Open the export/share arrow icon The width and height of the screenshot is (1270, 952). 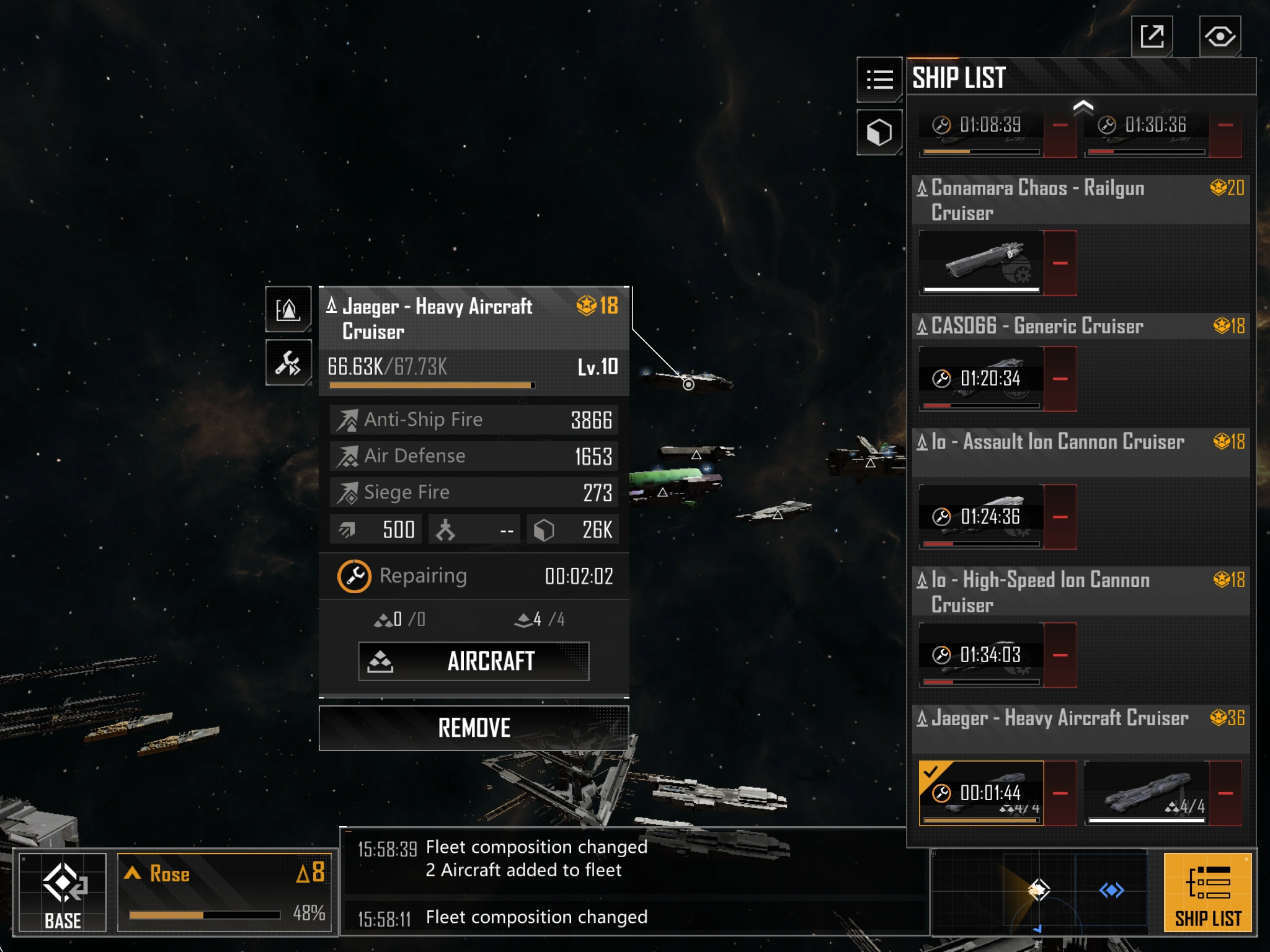tap(1152, 37)
